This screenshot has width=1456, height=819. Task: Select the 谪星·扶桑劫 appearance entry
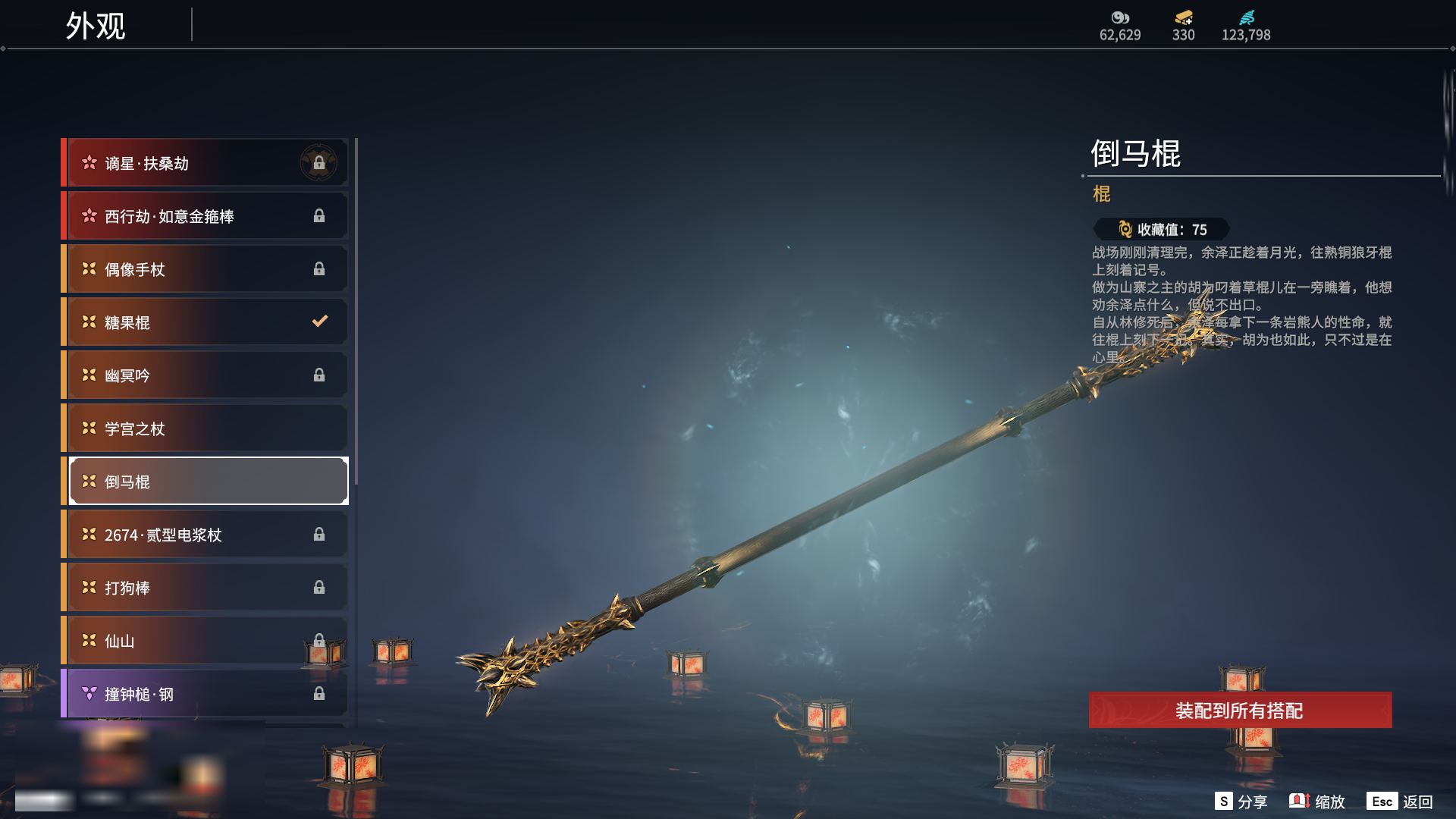pos(206,163)
